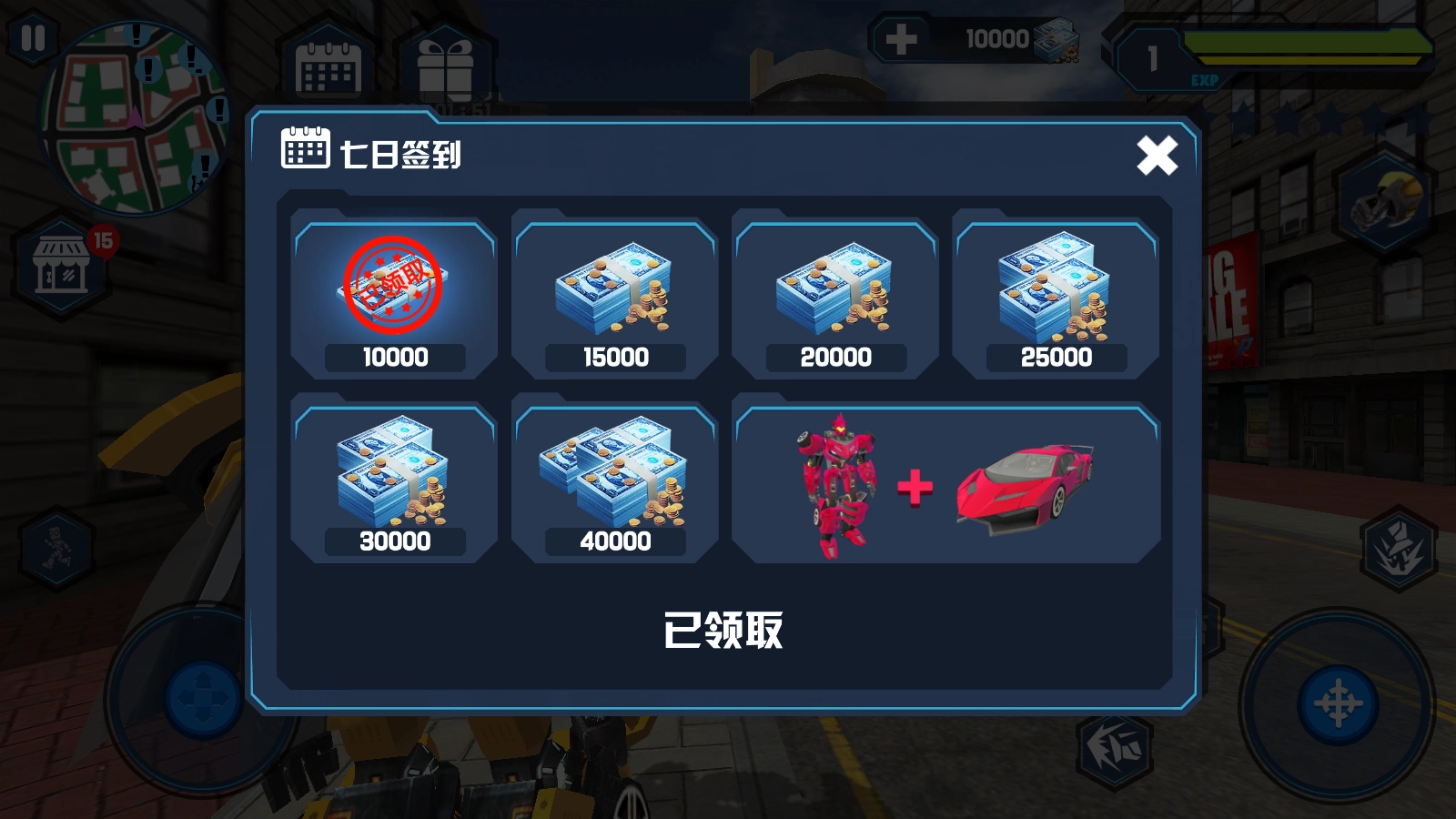The image size is (1456, 819).
Task: Tap the plus icon to add money
Action: [x=901, y=38]
